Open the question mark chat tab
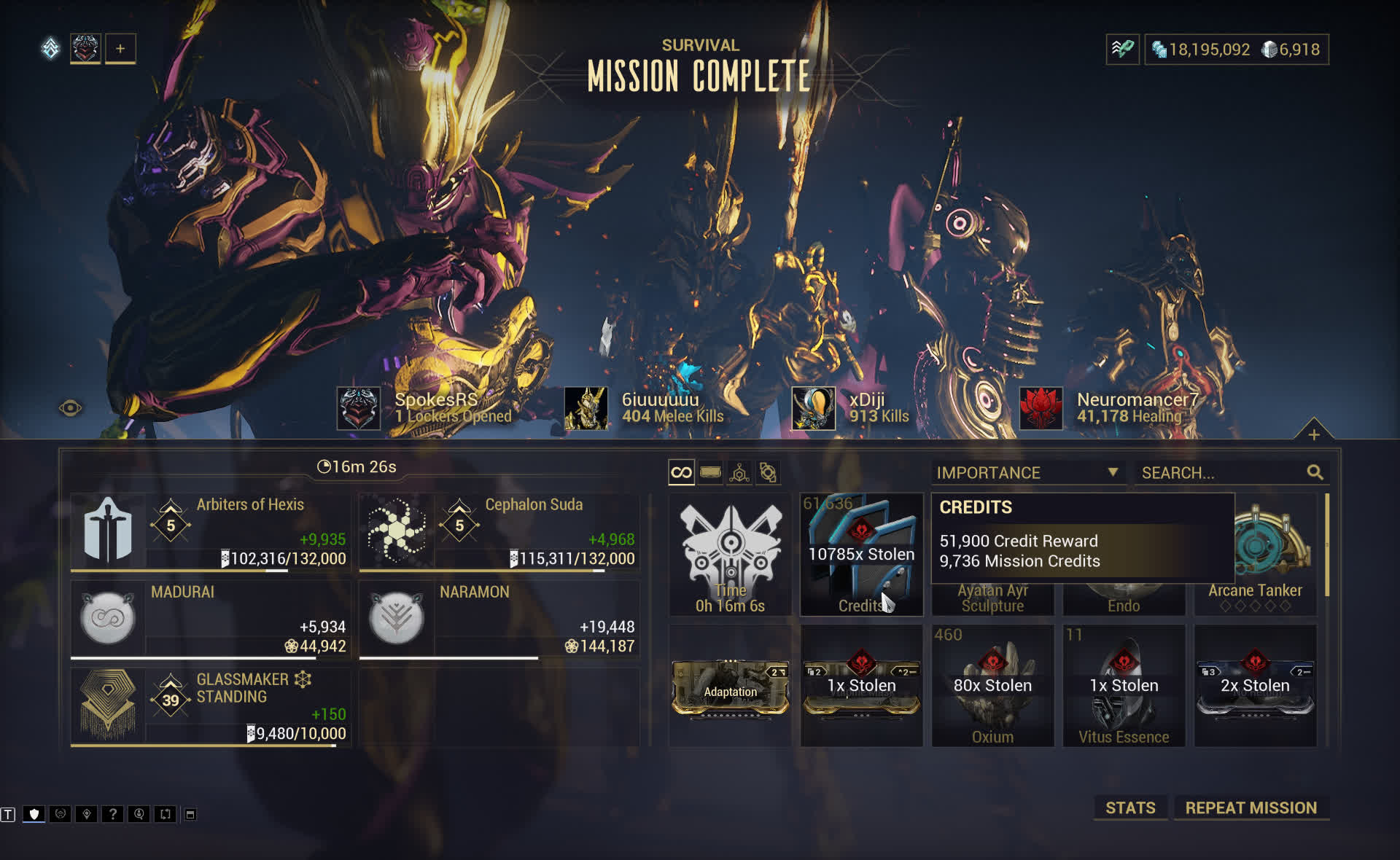This screenshot has height=860, width=1400. (x=112, y=814)
